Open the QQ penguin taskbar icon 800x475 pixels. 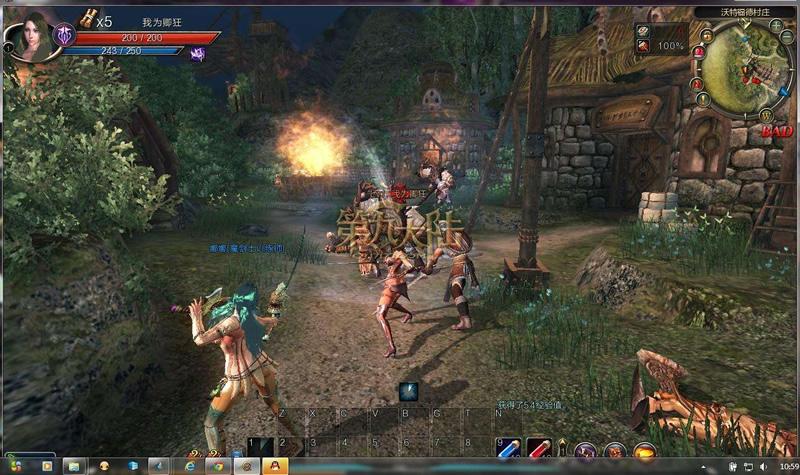point(270,466)
